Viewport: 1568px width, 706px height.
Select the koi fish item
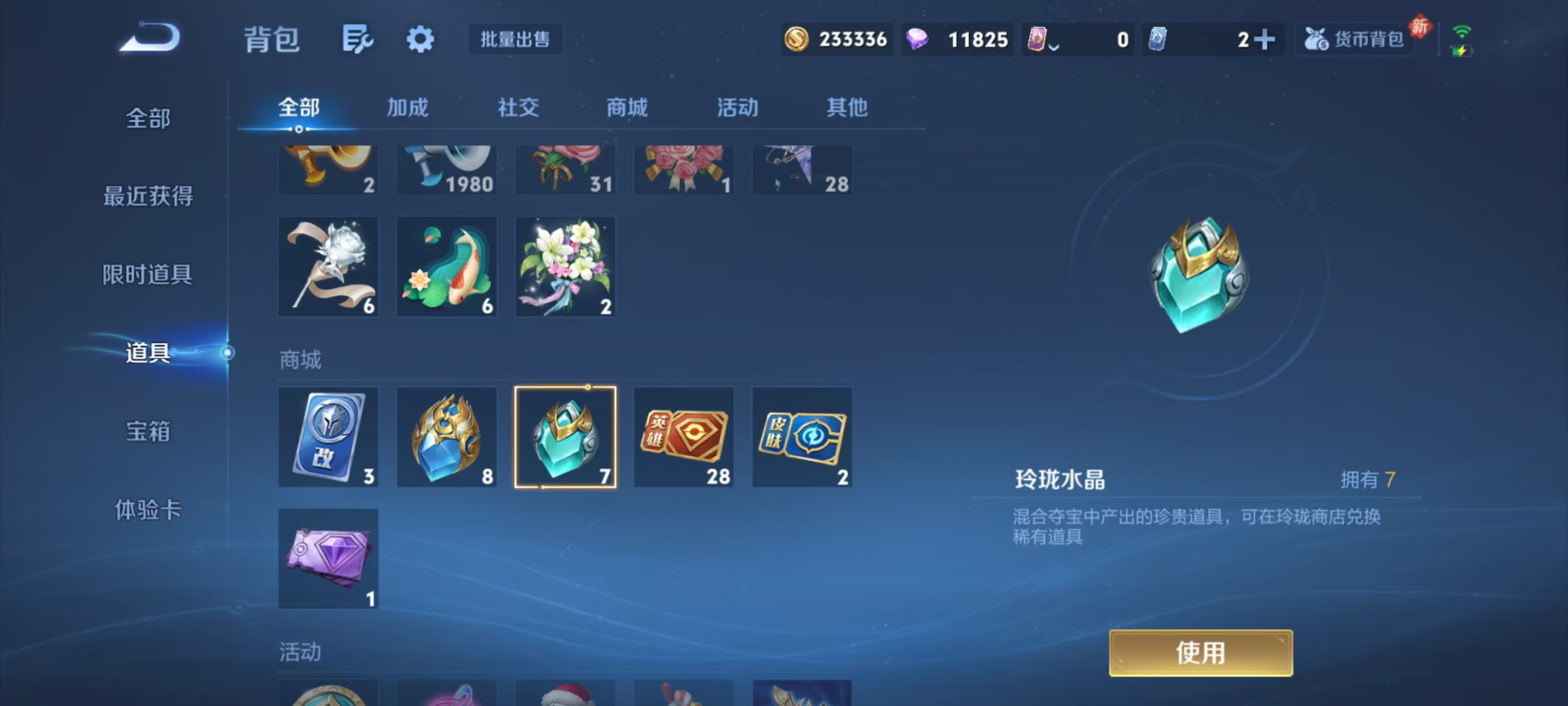tap(447, 266)
